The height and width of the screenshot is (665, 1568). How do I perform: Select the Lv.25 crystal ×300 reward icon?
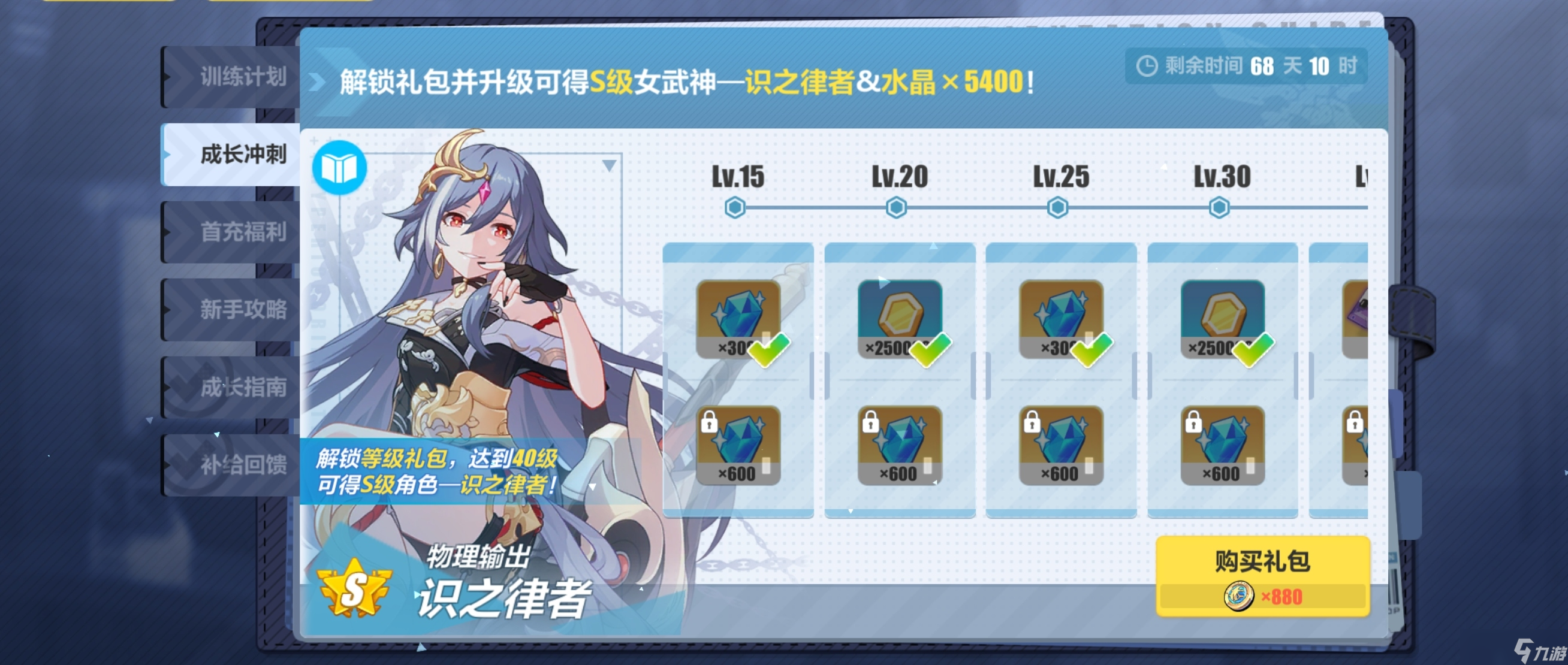pyautogui.click(x=1062, y=316)
